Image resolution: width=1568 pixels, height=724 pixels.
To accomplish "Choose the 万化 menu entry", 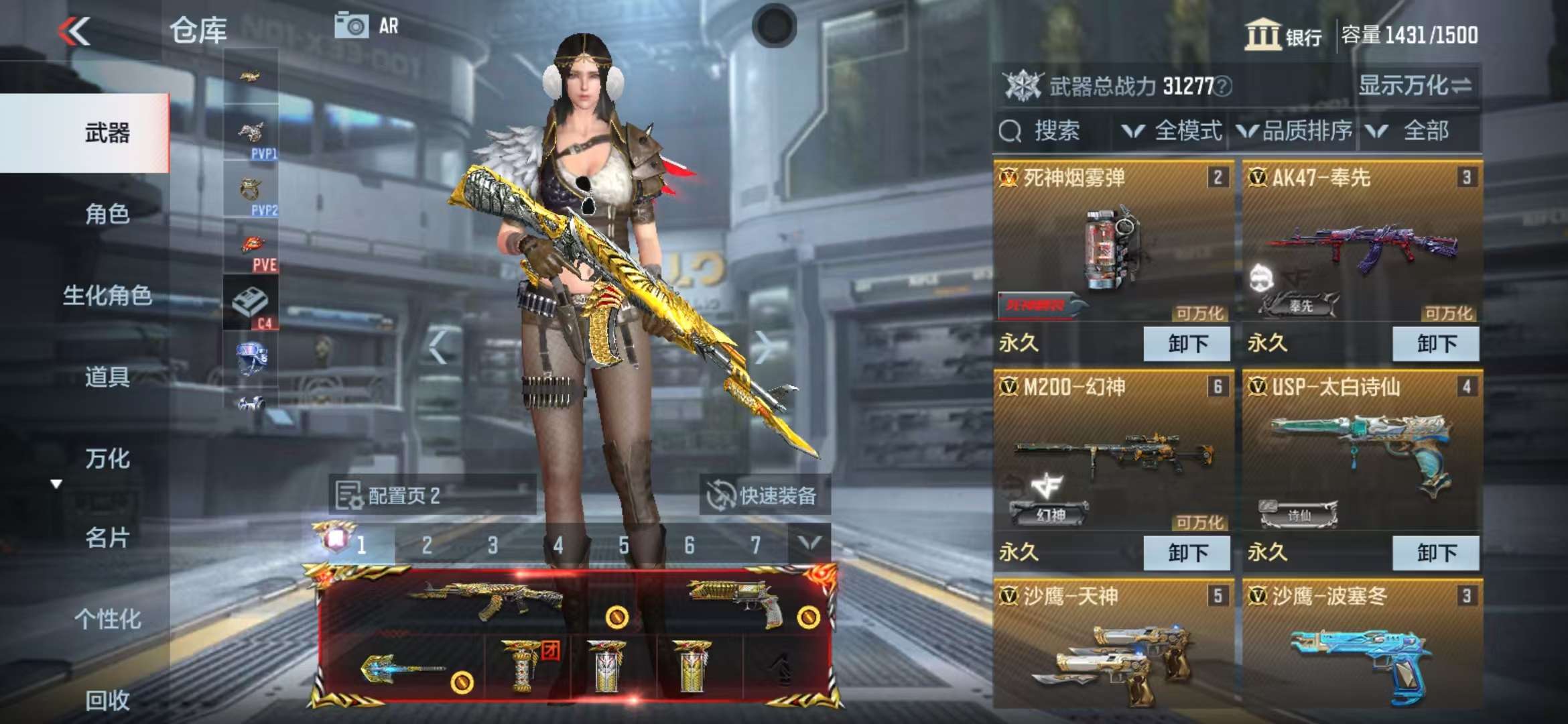I will (107, 459).
